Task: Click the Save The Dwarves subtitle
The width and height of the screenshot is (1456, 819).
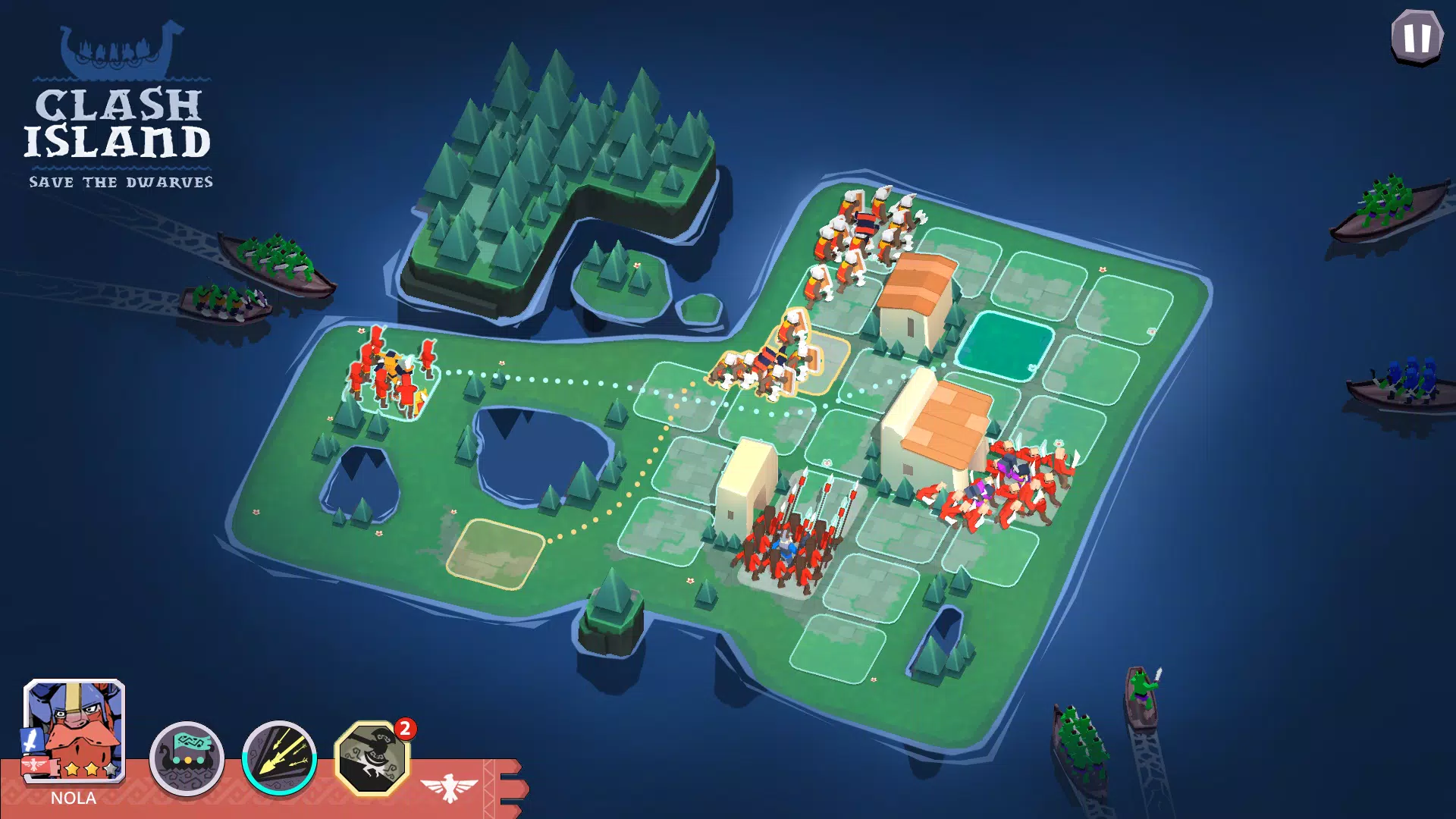Action: pyautogui.click(x=121, y=181)
